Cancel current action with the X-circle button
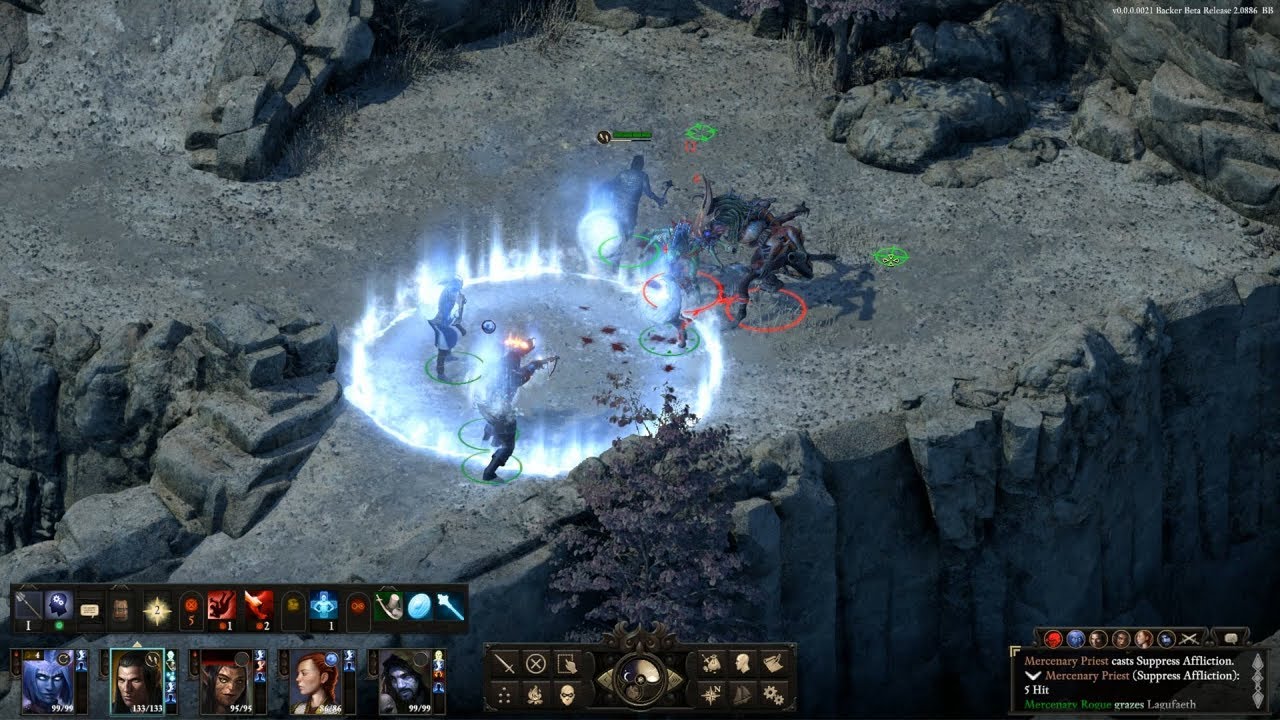This screenshot has width=1280, height=720. [537, 663]
